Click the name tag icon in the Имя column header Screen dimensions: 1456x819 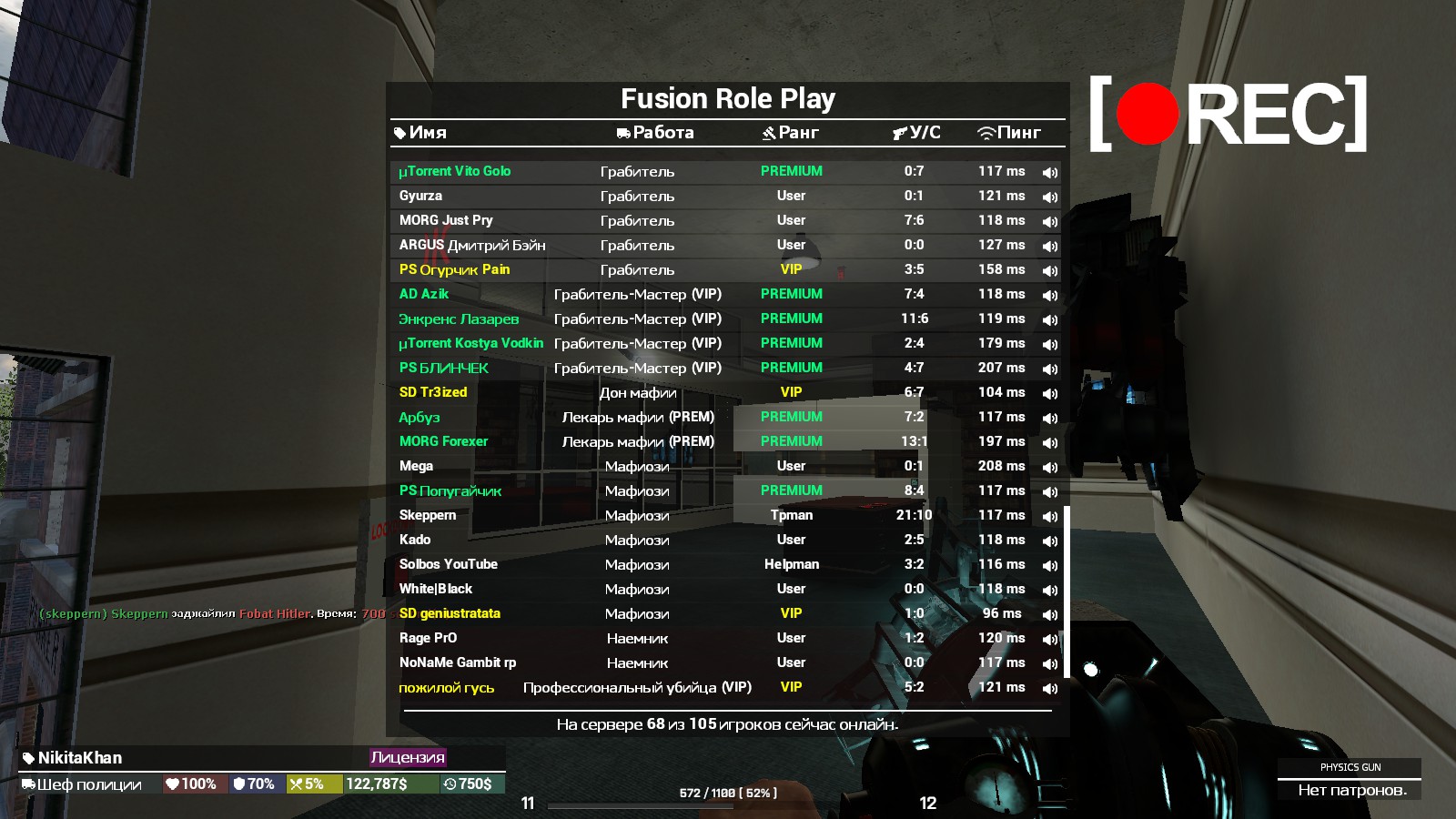pyautogui.click(x=400, y=132)
